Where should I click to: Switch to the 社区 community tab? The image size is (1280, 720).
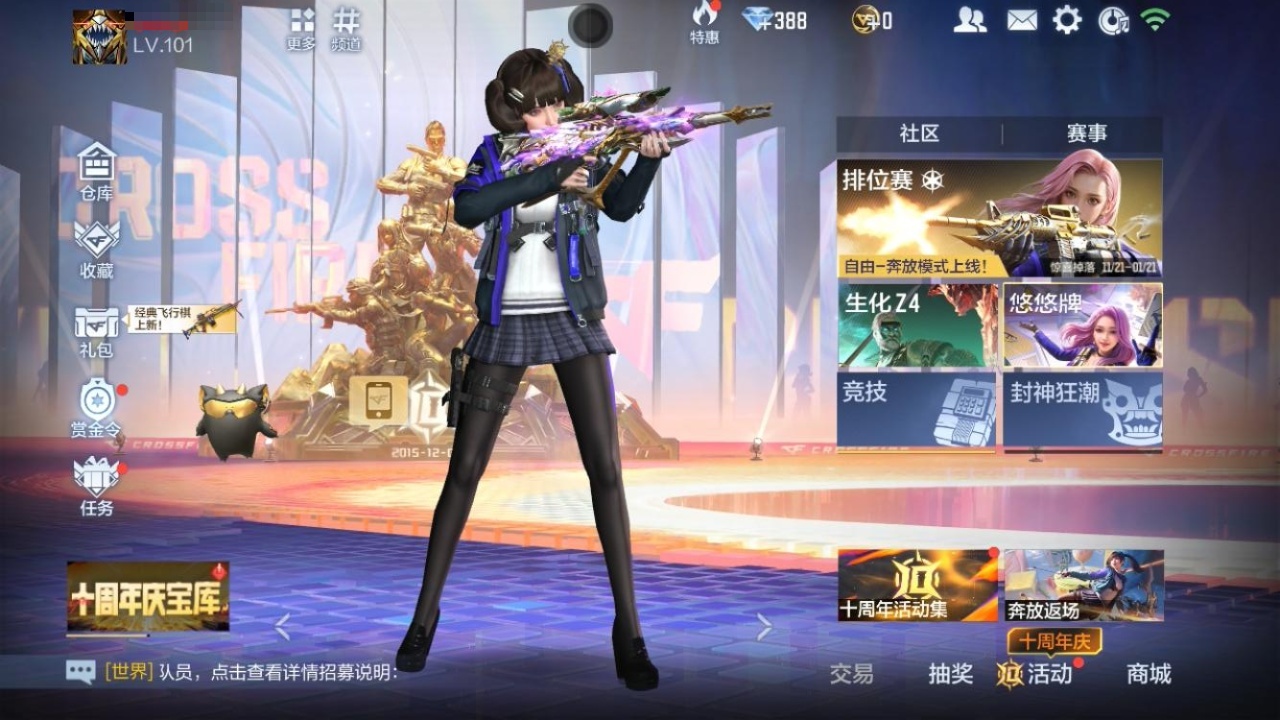919,134
